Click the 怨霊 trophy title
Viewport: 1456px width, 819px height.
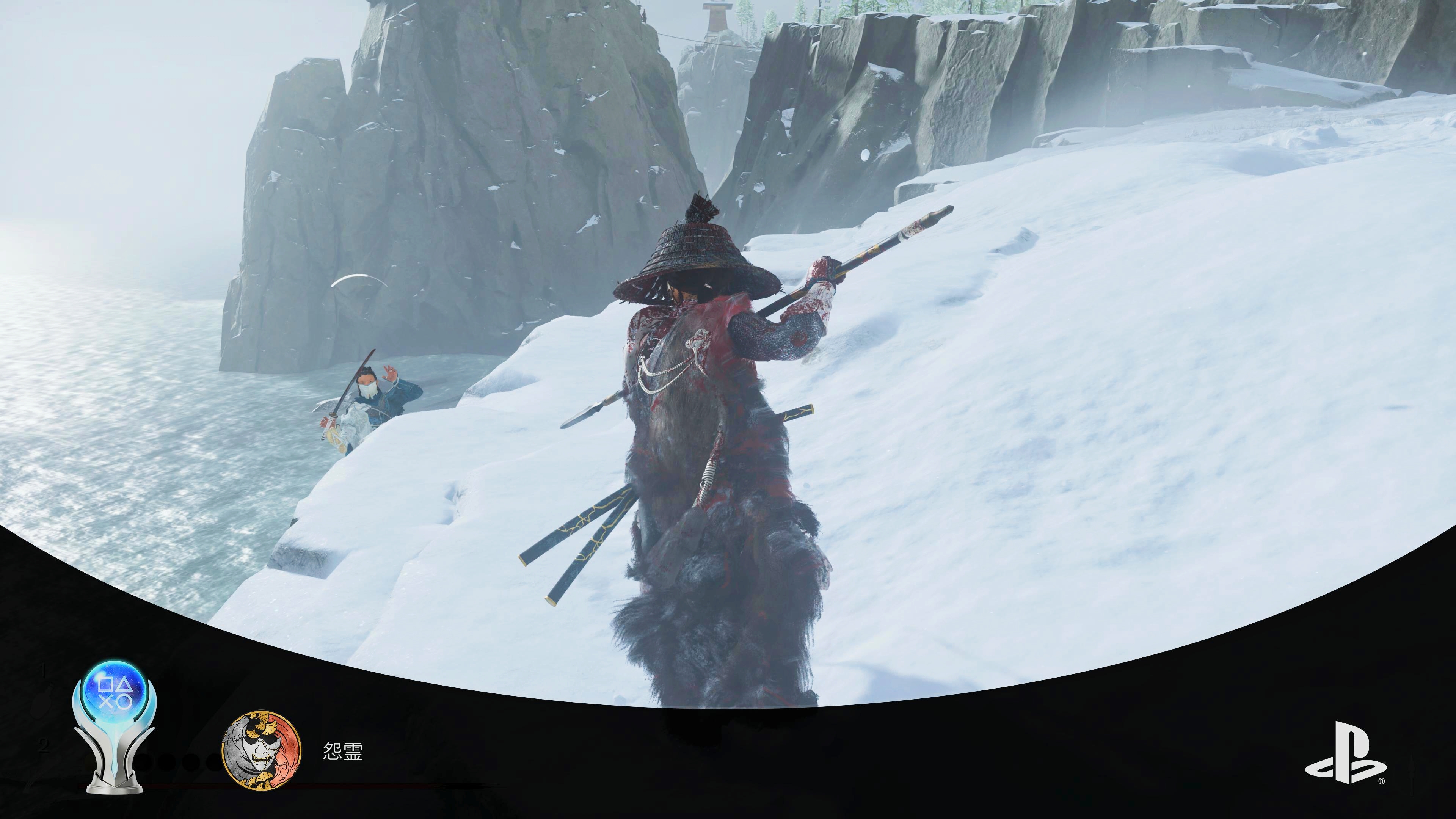342,751
